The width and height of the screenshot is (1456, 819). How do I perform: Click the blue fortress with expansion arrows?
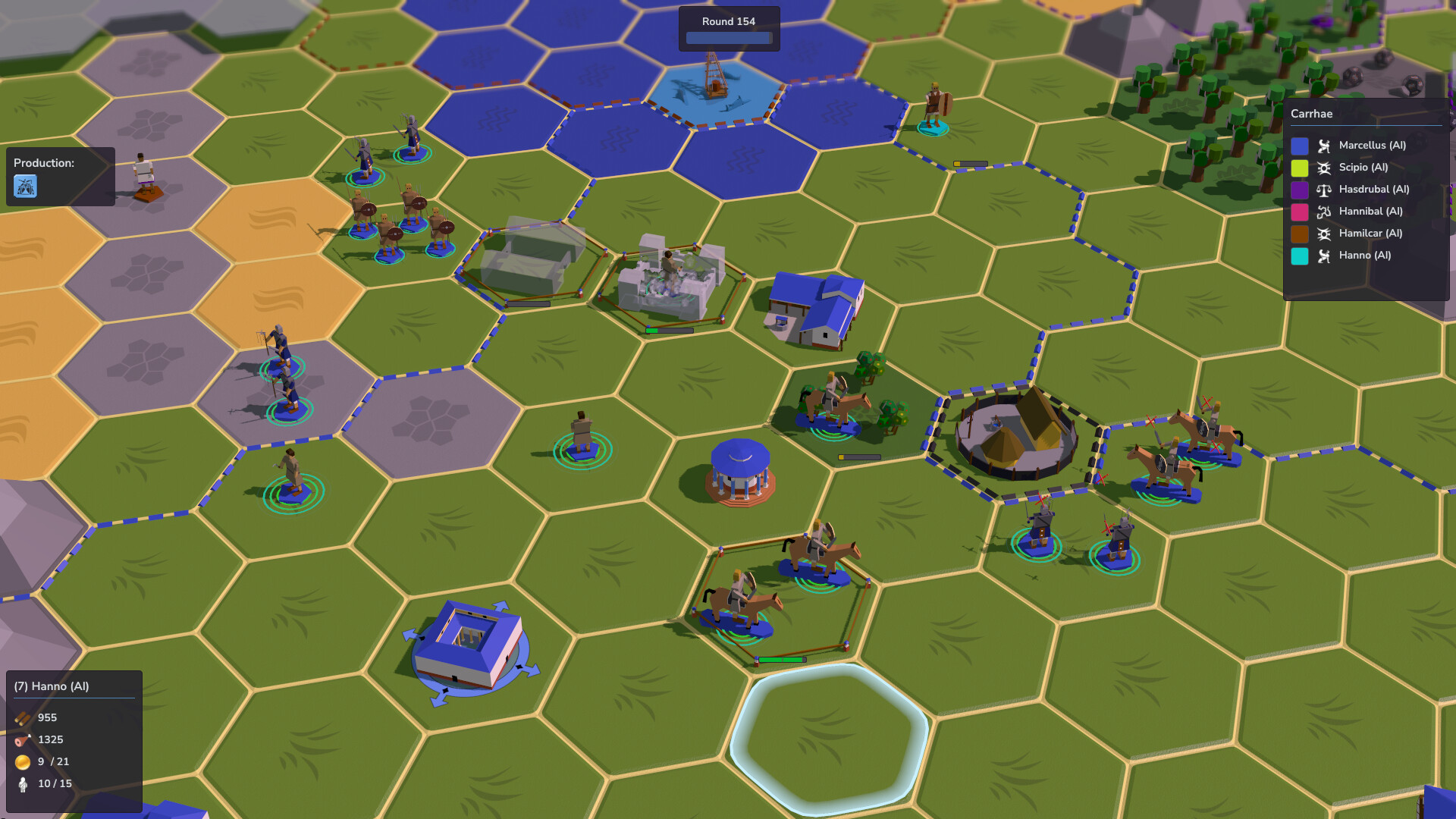(472, 641)
